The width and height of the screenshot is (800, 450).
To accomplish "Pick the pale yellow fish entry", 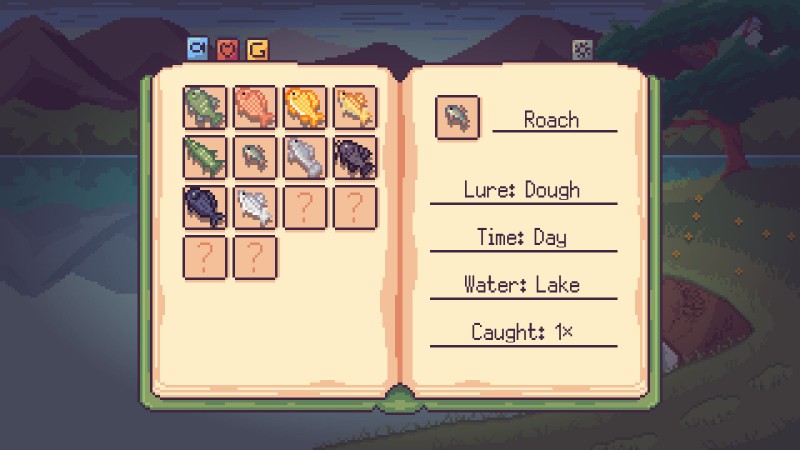I will click(x=355, y=107).
